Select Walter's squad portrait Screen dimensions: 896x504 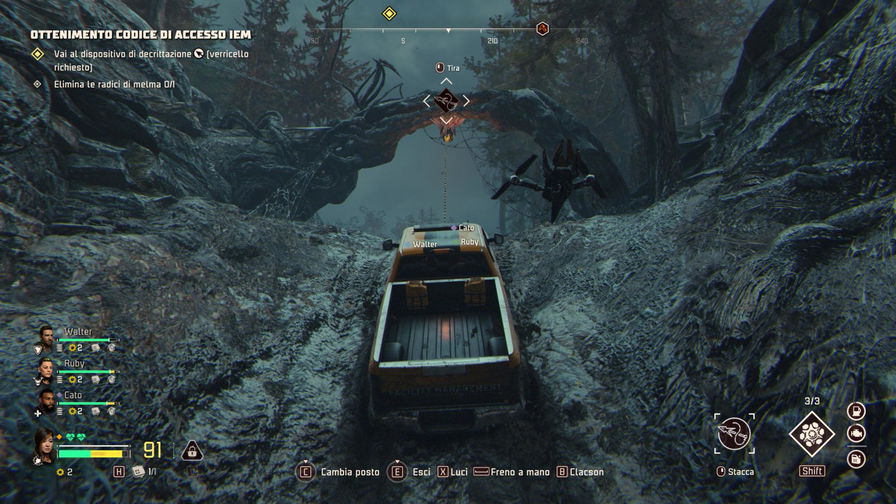pyautogui.click(x=46, y=337)
